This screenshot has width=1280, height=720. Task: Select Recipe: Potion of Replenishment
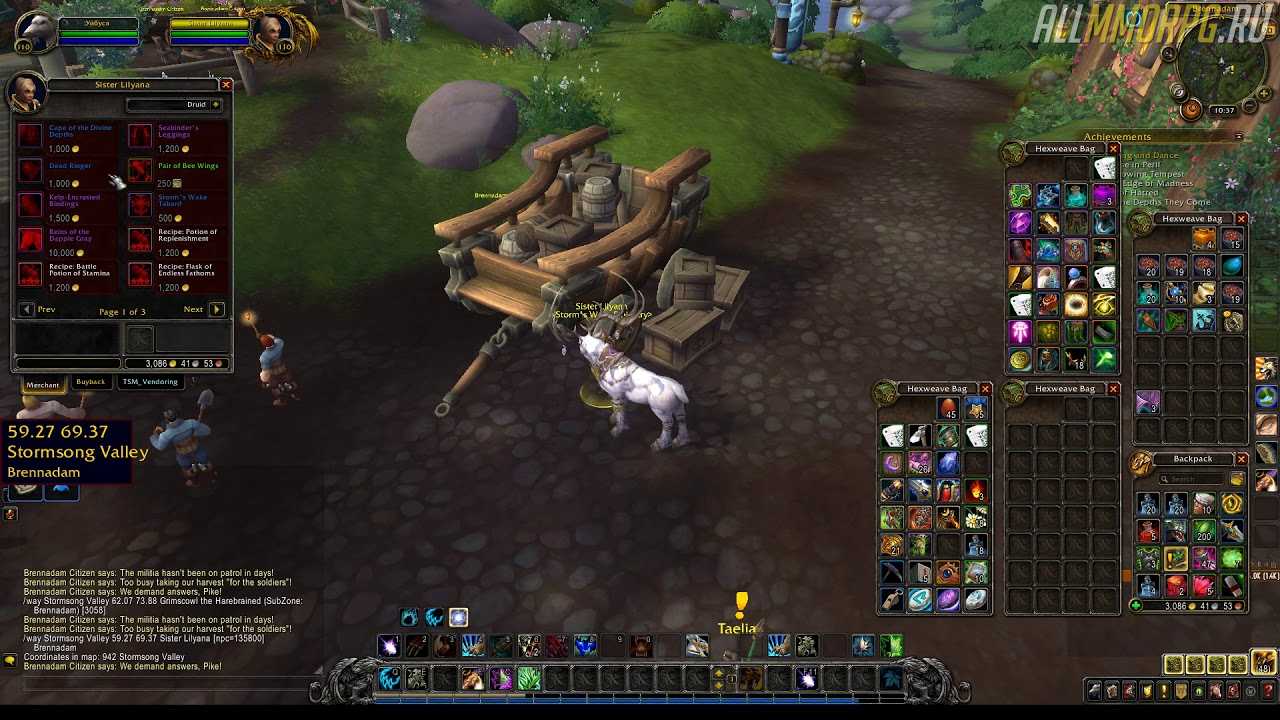[x=141, y=240]
